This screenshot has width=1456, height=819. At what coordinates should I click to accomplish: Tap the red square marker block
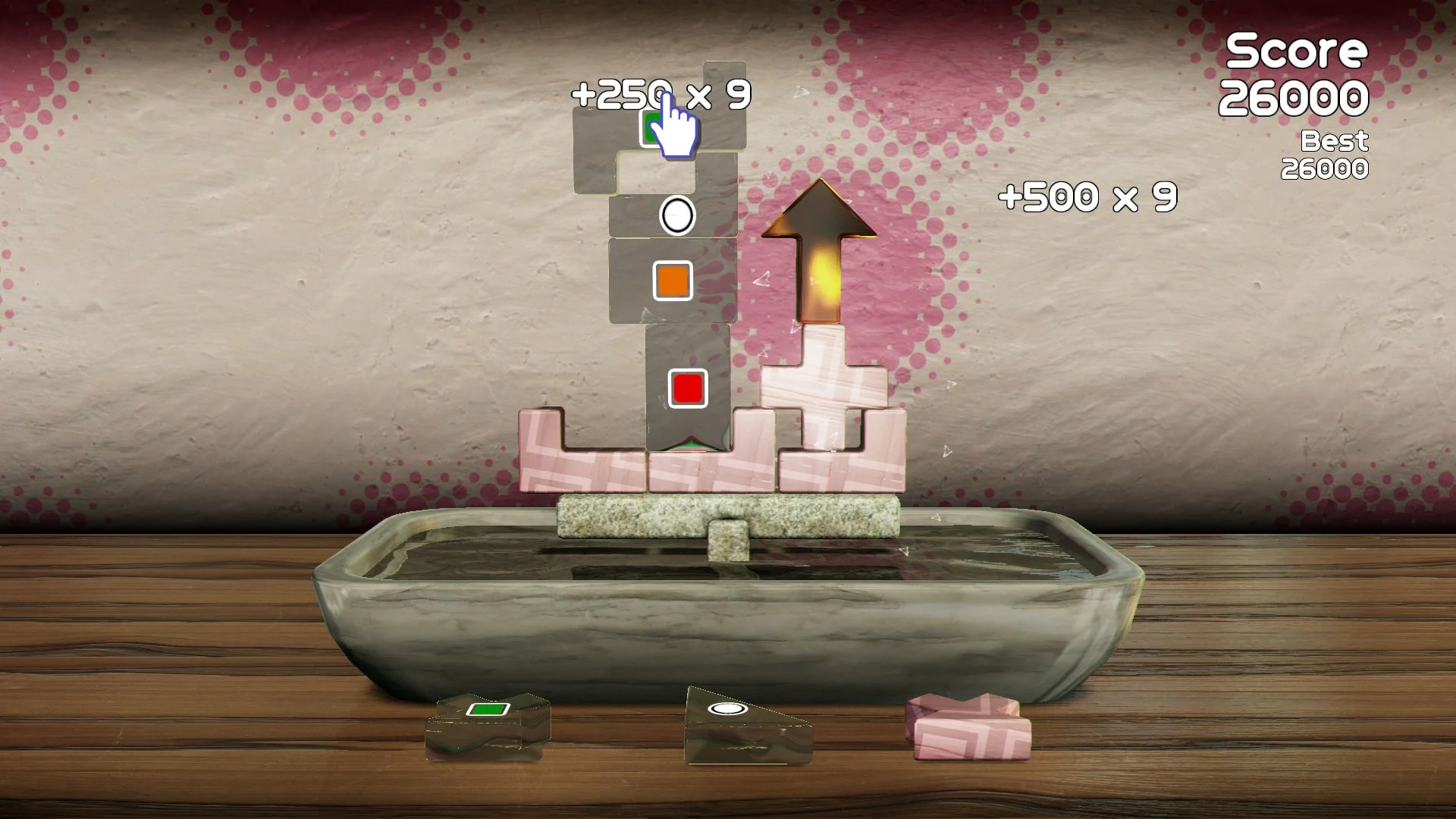coord(687,389)
